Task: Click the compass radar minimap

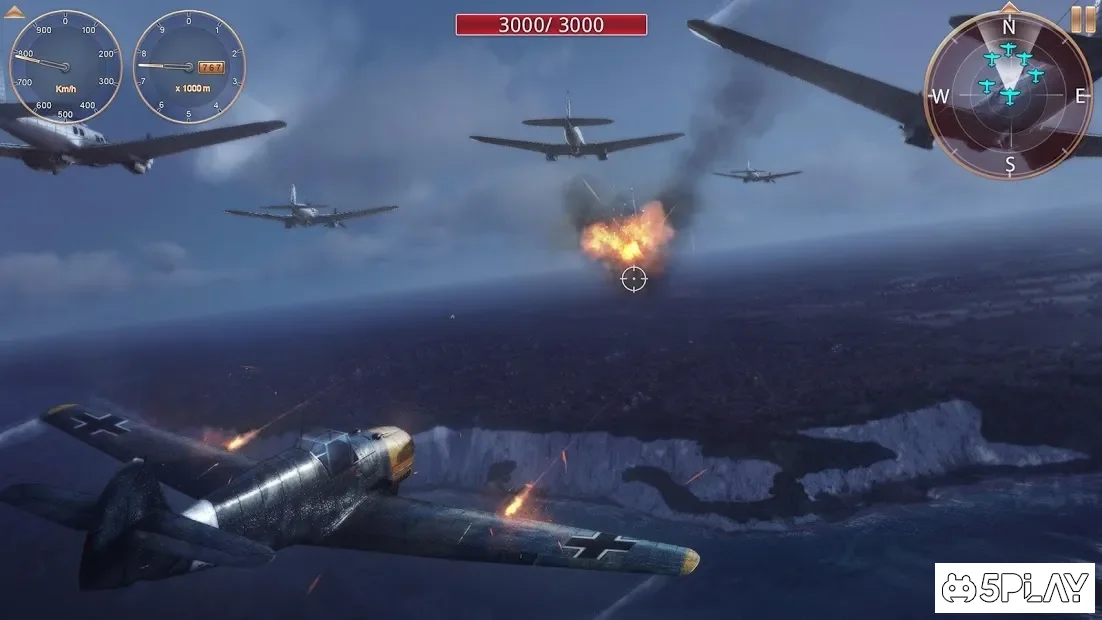Action: coord(1008,95)
